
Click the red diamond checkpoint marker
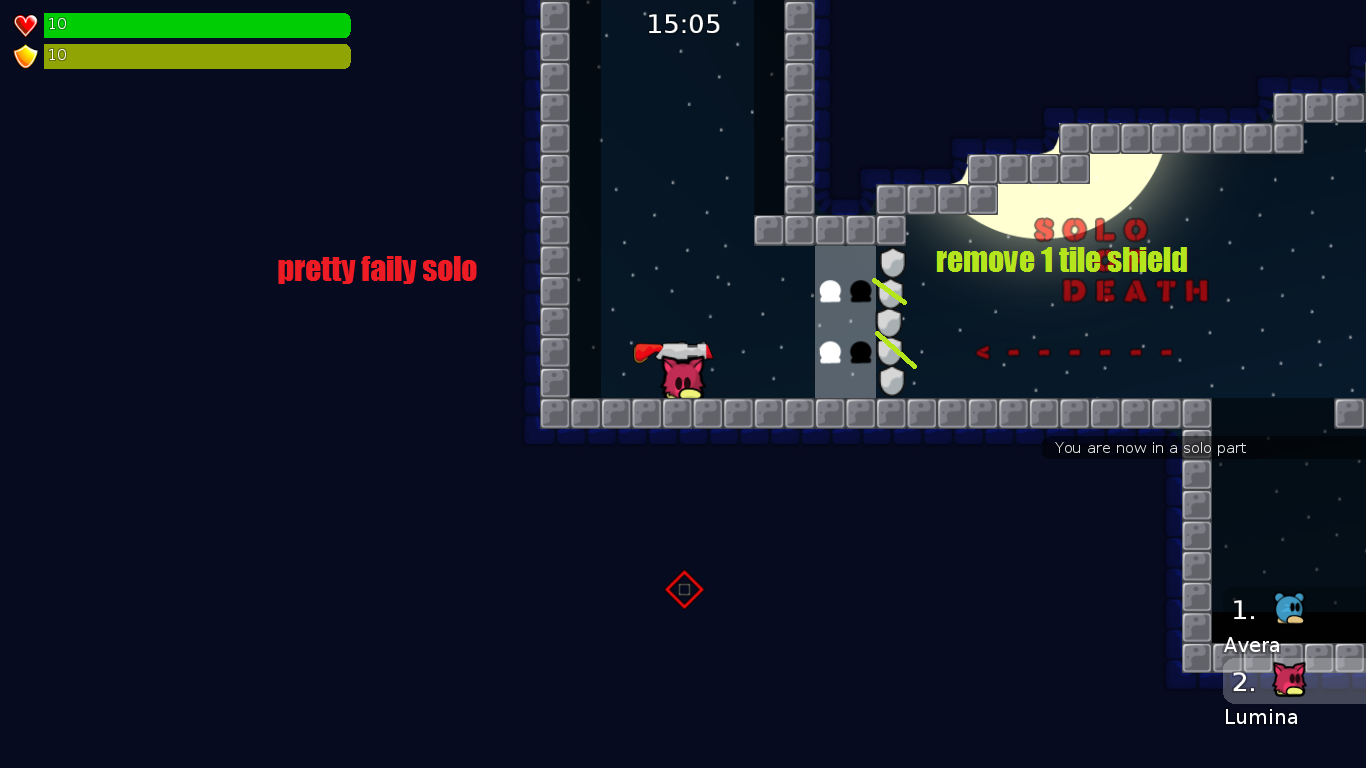[684, 590]
